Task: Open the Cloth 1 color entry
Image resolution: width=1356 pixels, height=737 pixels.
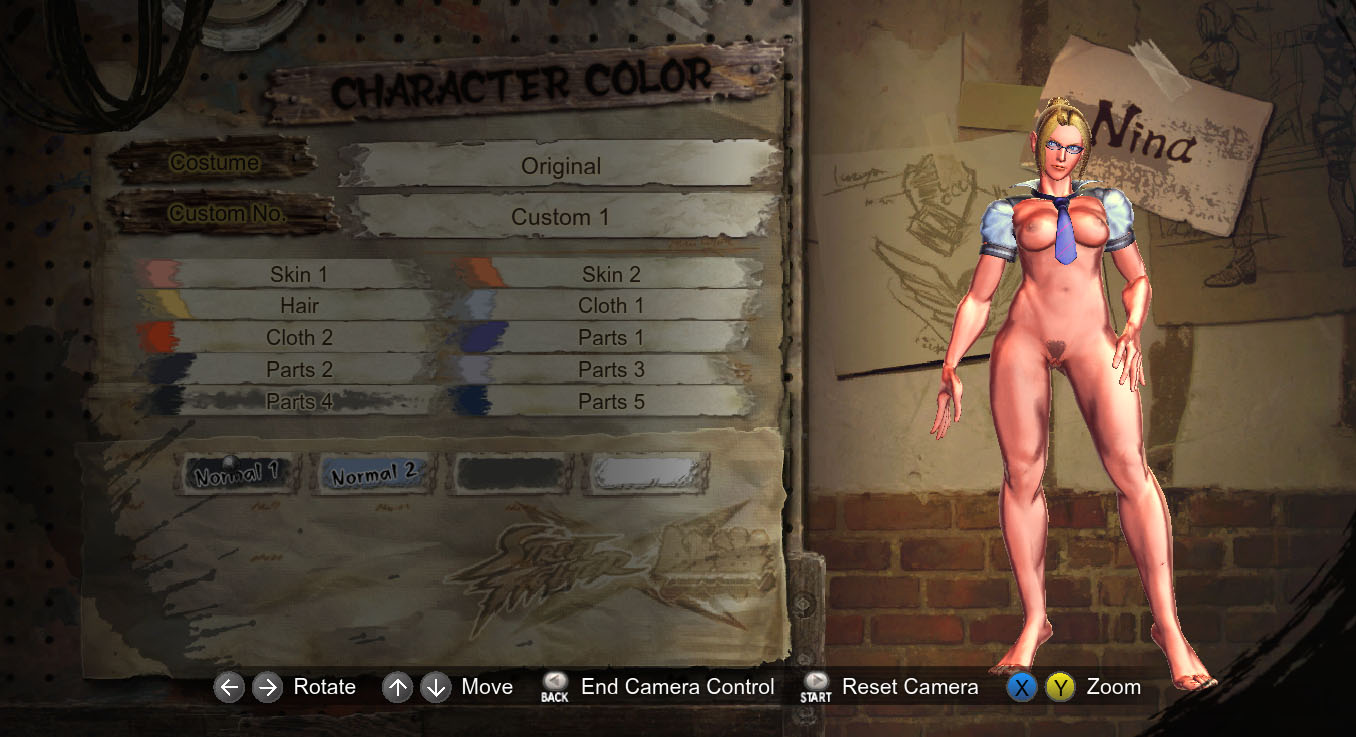Action: click(x=610, y=306)
